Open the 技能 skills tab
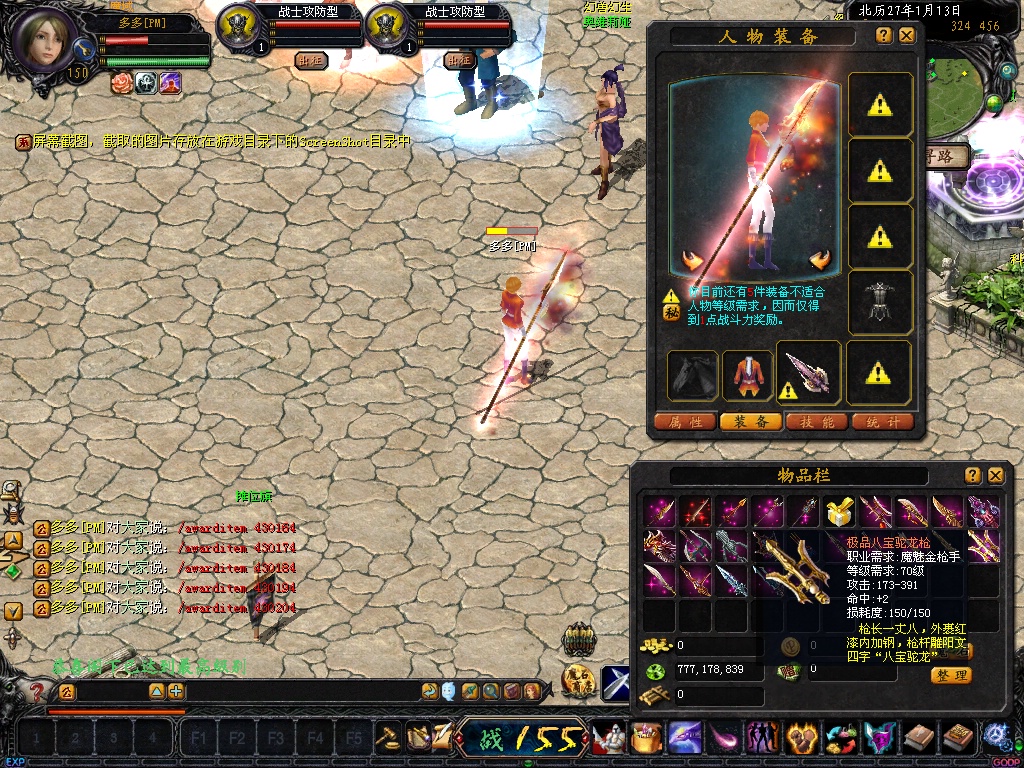 (817, 422)
